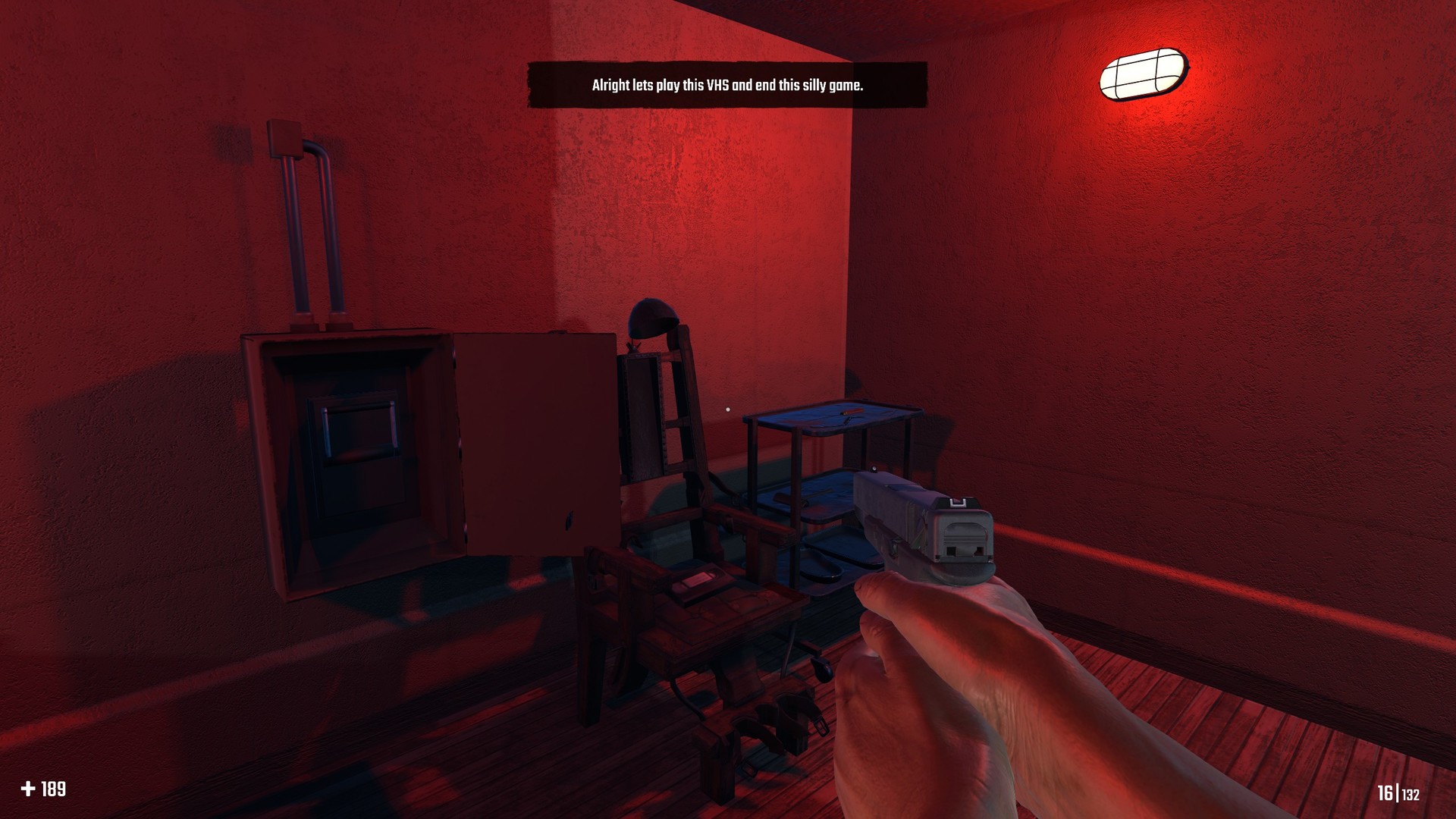Select the subtitle text about the VHS
1456x819 pixels.
[726, 86]
